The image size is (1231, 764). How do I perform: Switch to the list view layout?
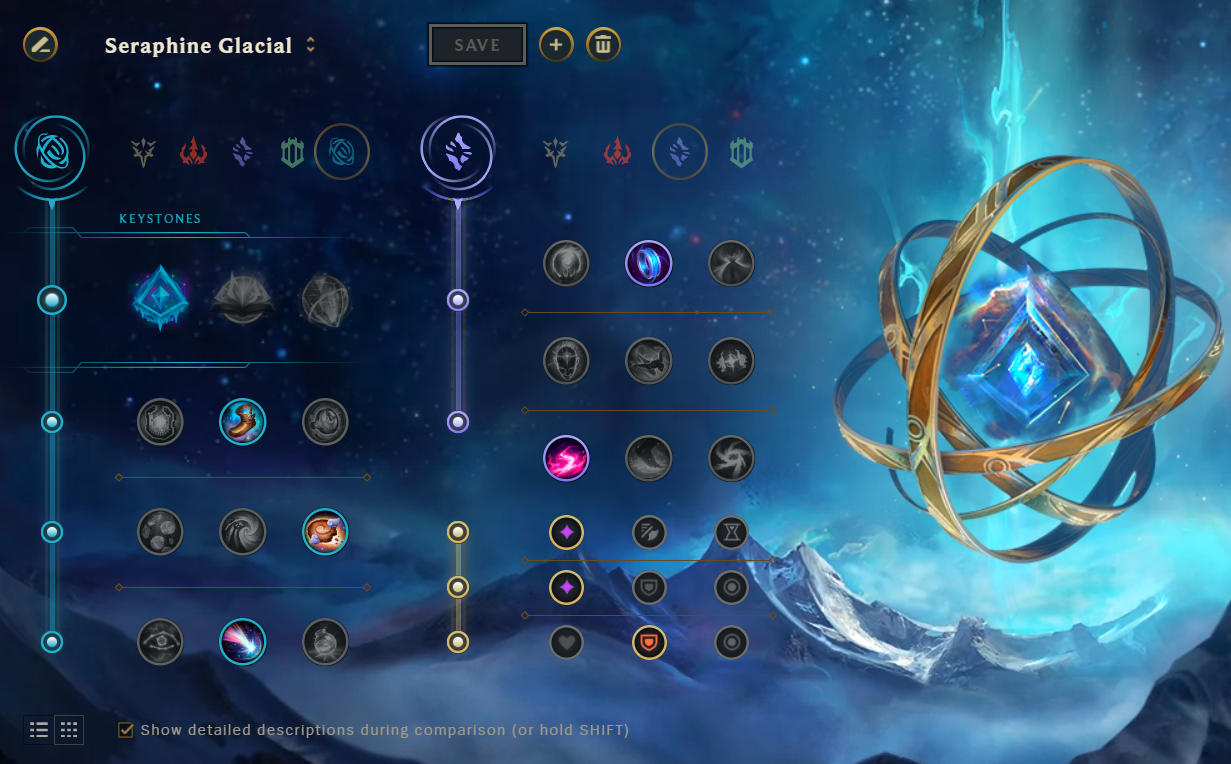(39, 730)
